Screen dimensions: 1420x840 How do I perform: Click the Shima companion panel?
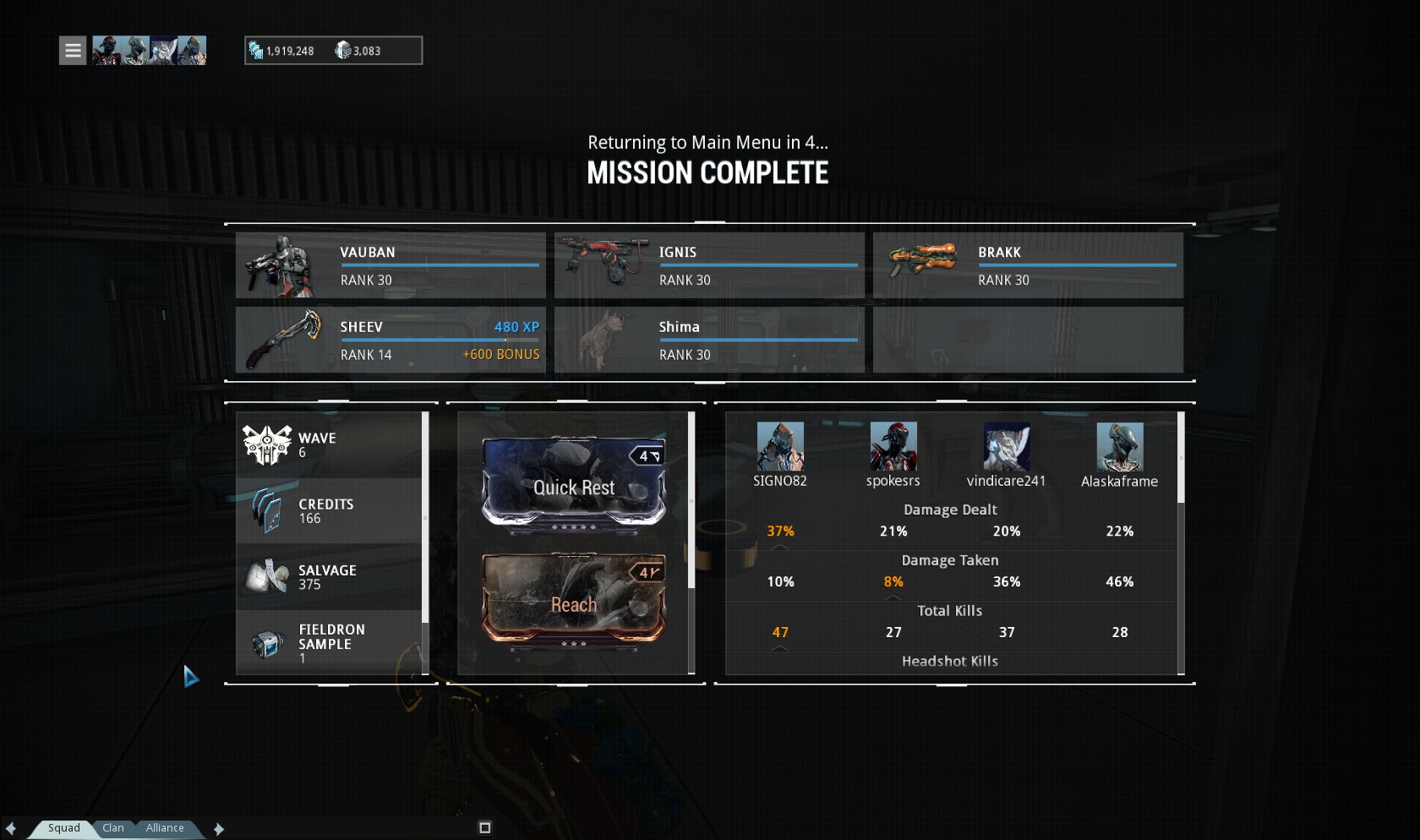tap(709, 340)
